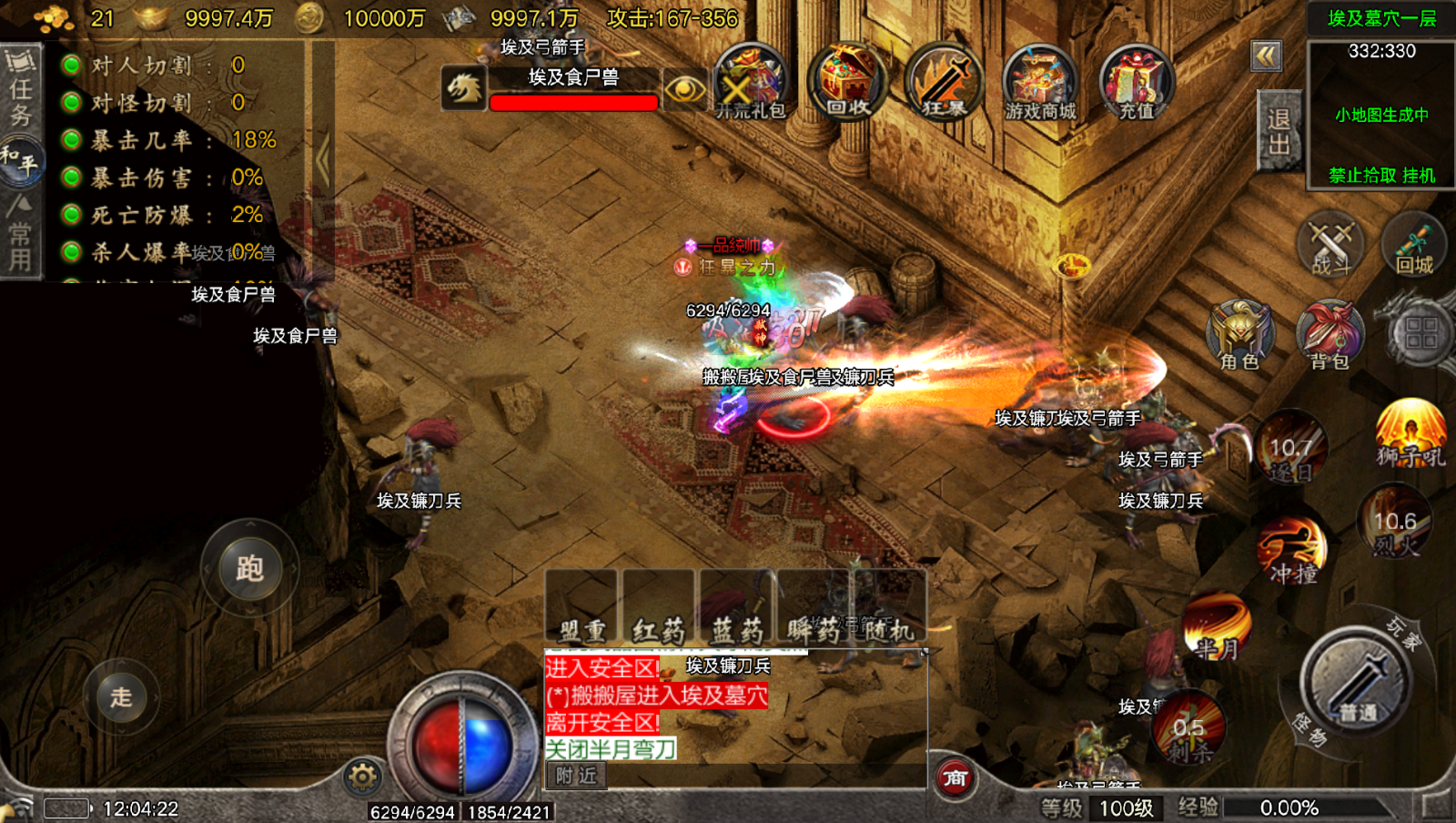Viewport: 1456px width, 823px height.
Task: Use the 回城 return-to-town scroll
Action: [1414, 244]
